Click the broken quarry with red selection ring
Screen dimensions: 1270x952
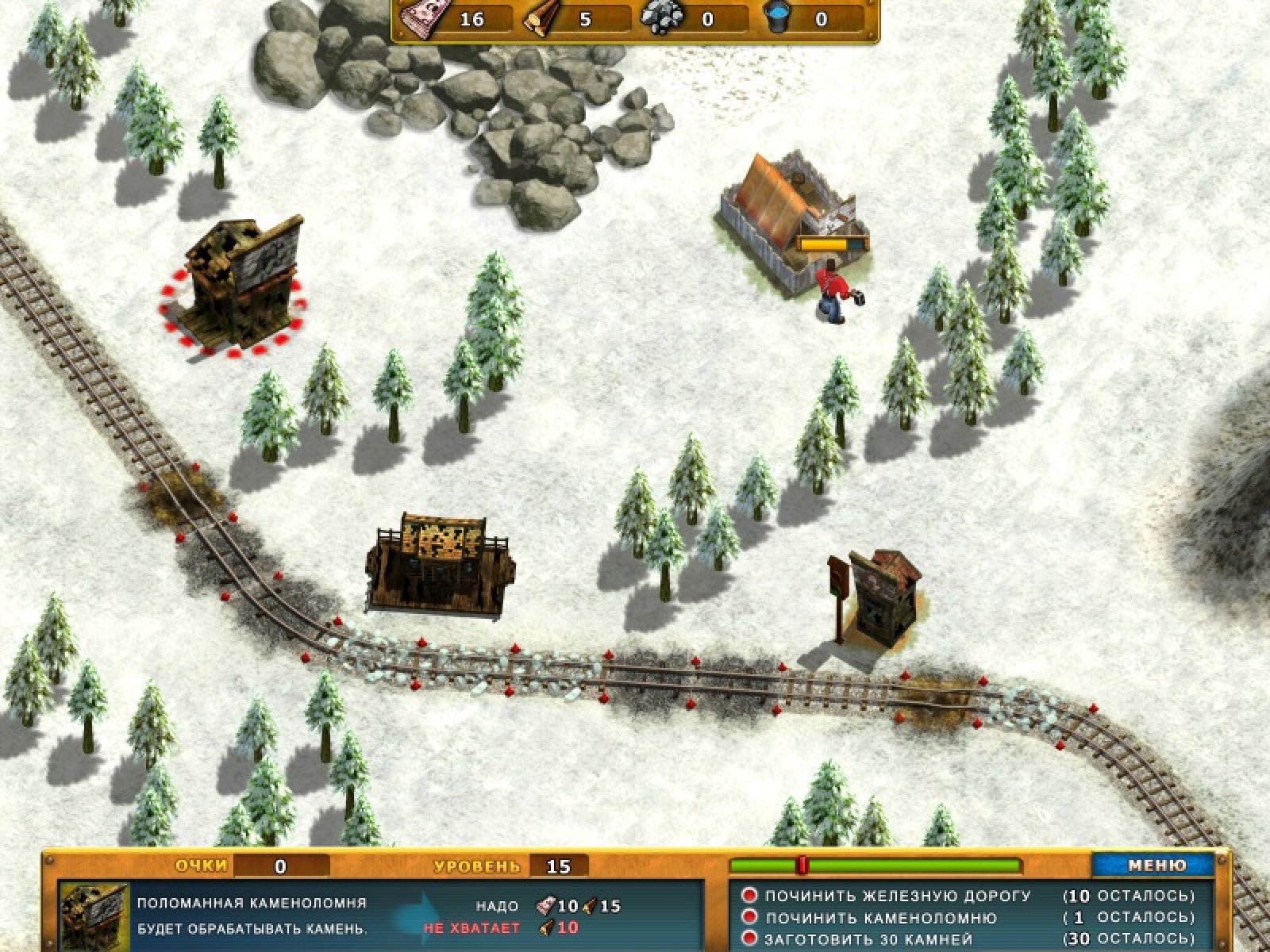237,286
